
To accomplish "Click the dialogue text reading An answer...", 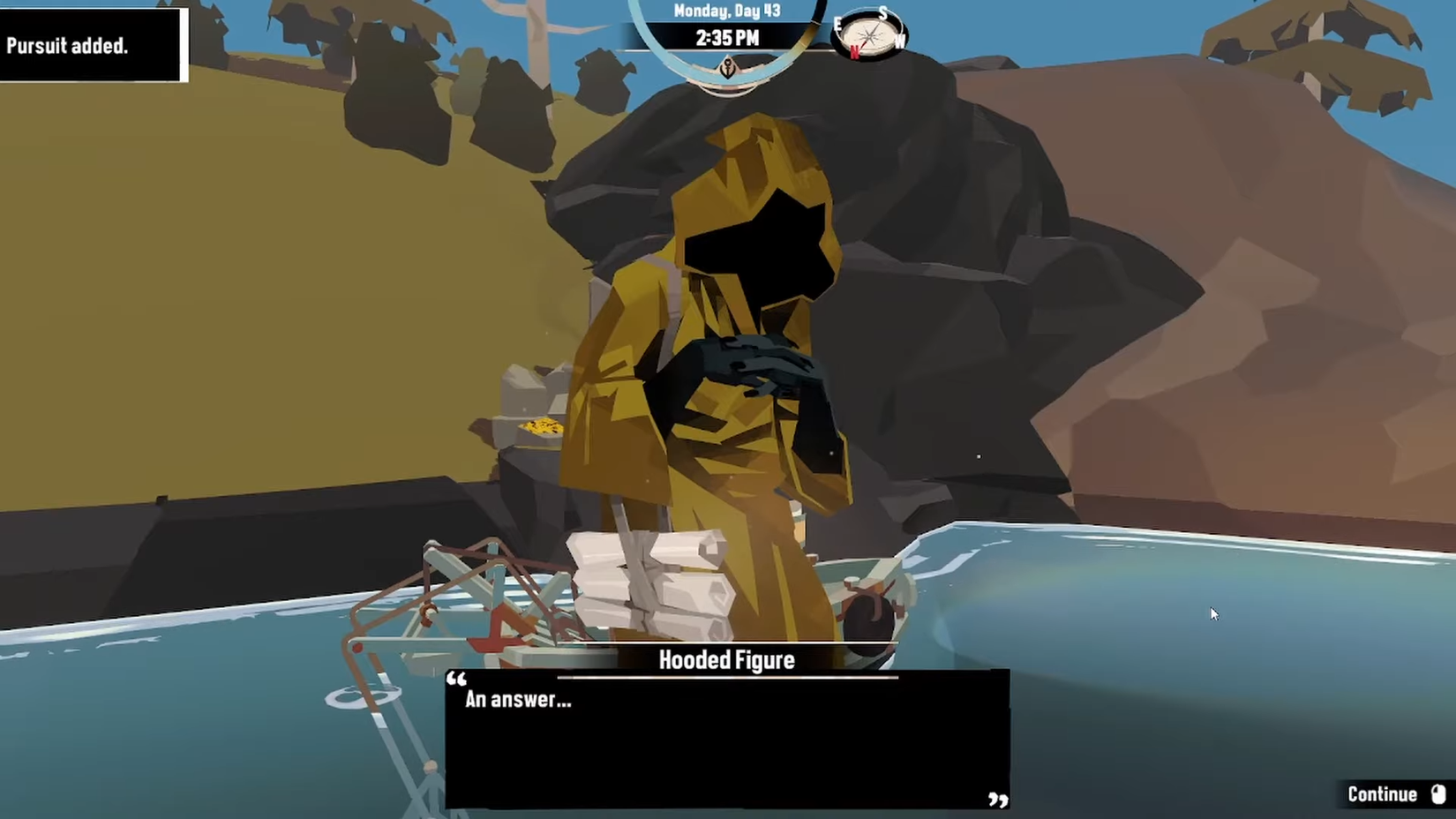I will (x=517, y=701).
